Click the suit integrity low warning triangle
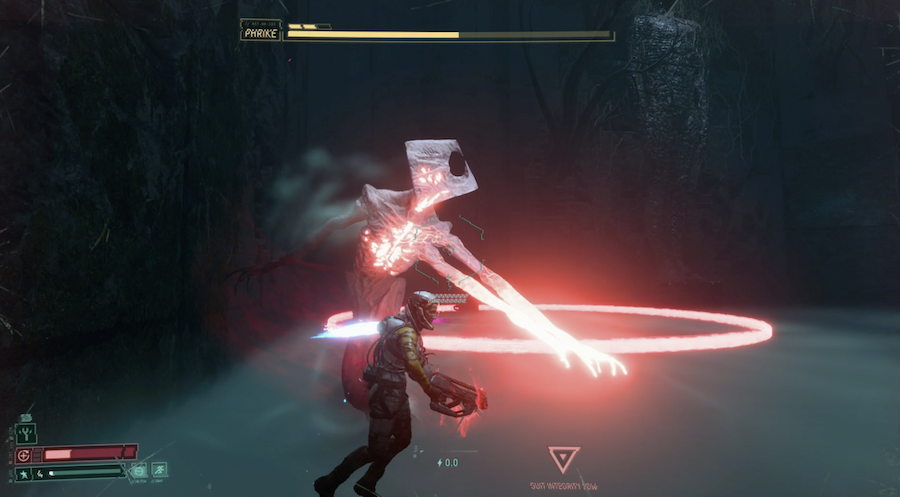900x497 pixels. pos(564,460)
